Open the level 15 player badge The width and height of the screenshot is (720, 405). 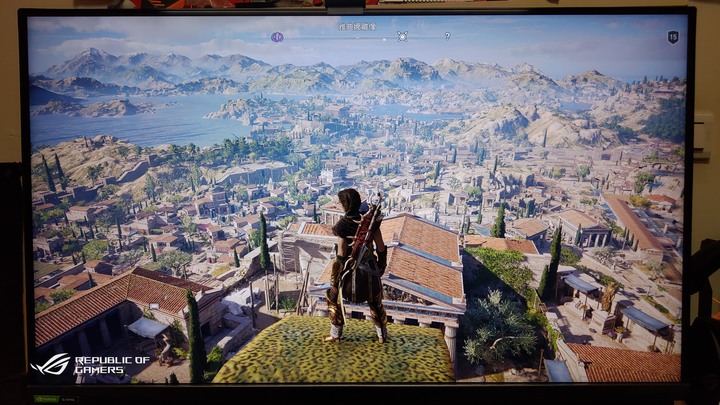[673, 37]
